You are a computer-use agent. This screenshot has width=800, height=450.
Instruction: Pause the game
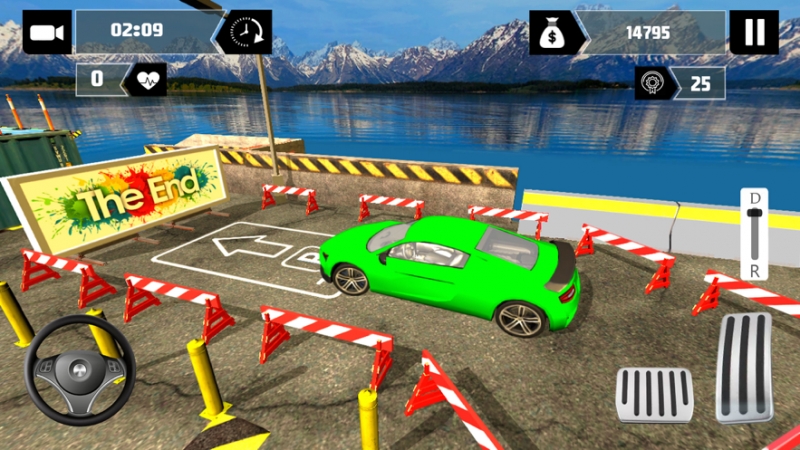pyautogui.click(x=753, y=32)
